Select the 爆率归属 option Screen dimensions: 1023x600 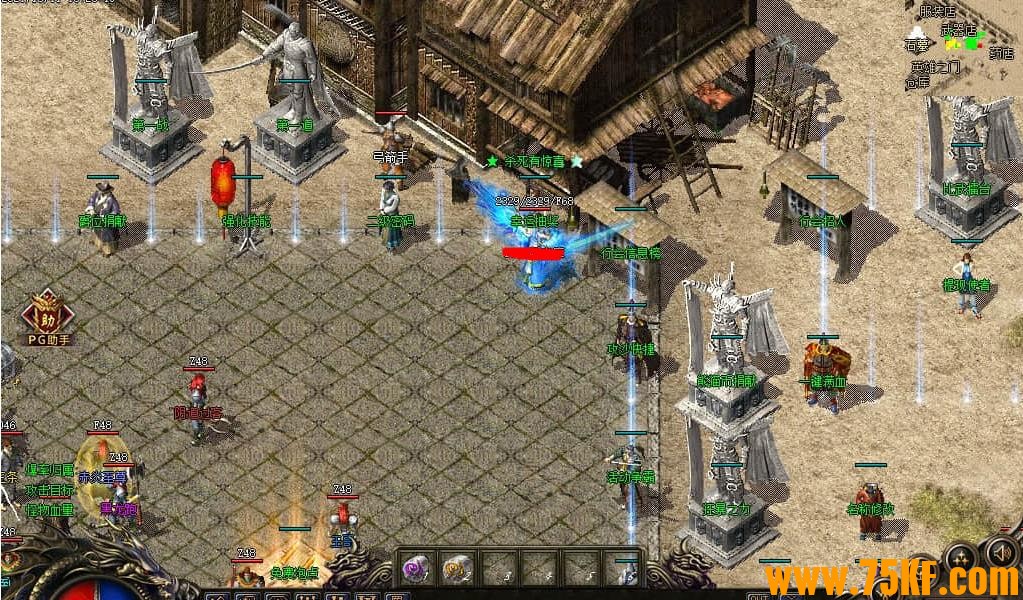[x=50, y=470]
